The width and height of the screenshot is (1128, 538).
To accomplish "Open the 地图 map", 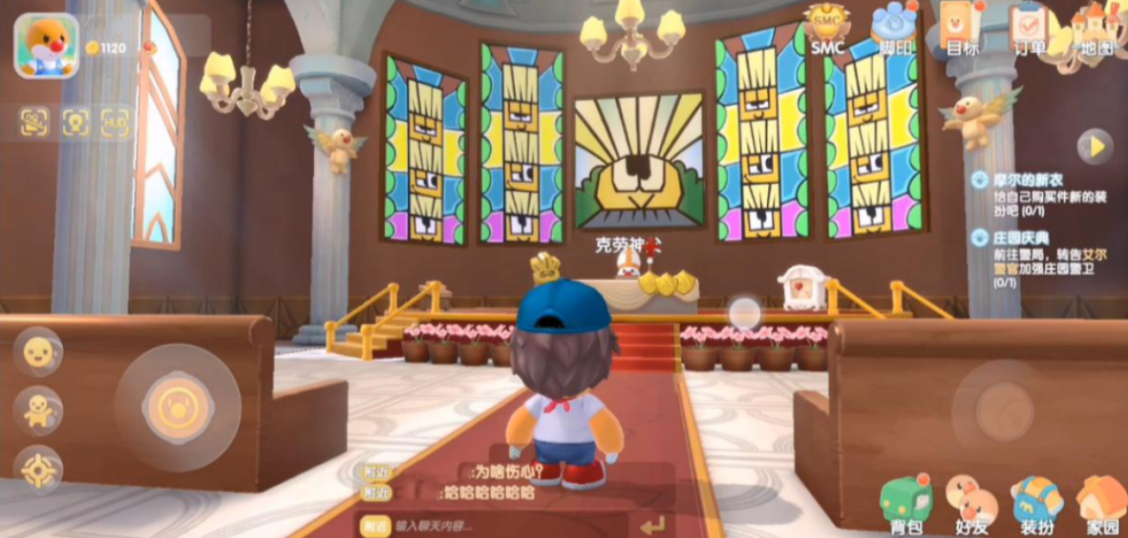I will tap(1096, 28).
